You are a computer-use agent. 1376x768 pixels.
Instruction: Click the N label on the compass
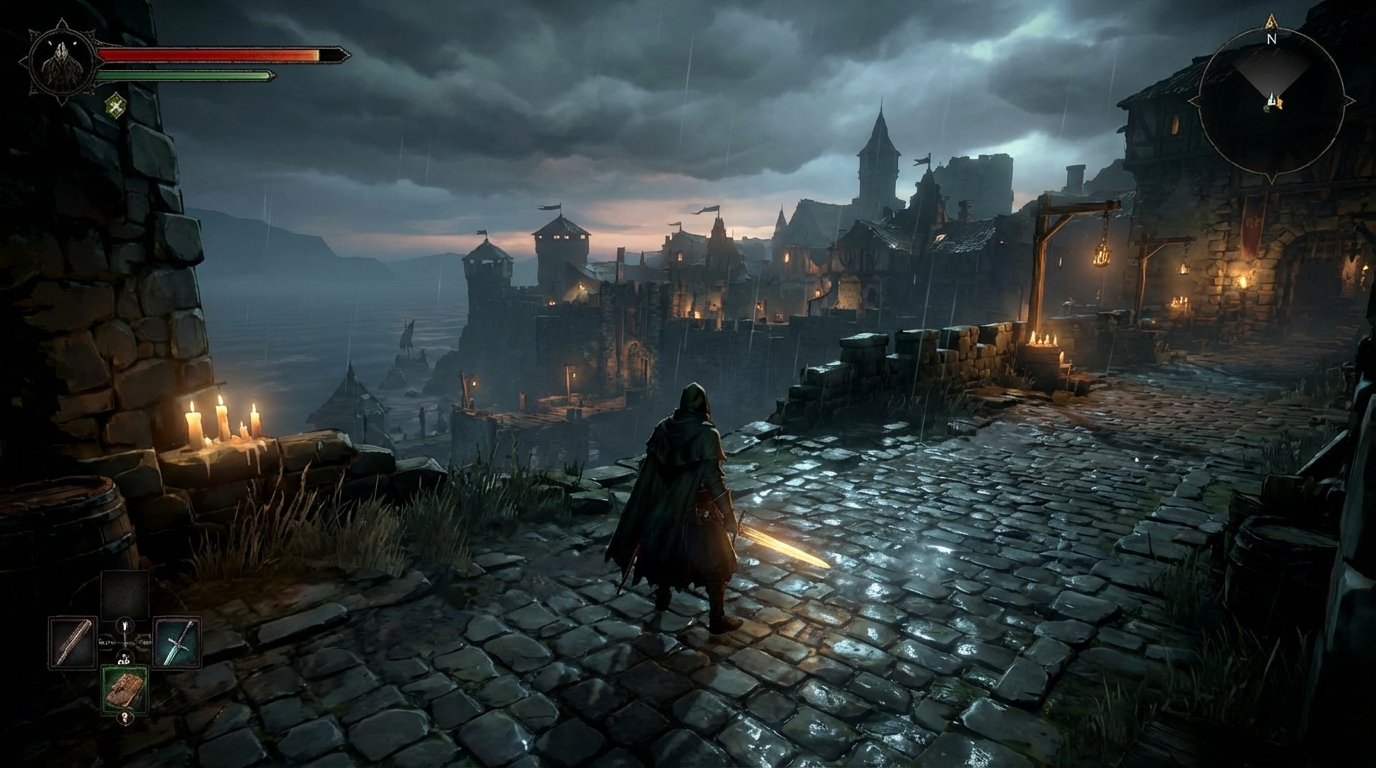[1271, 40]
